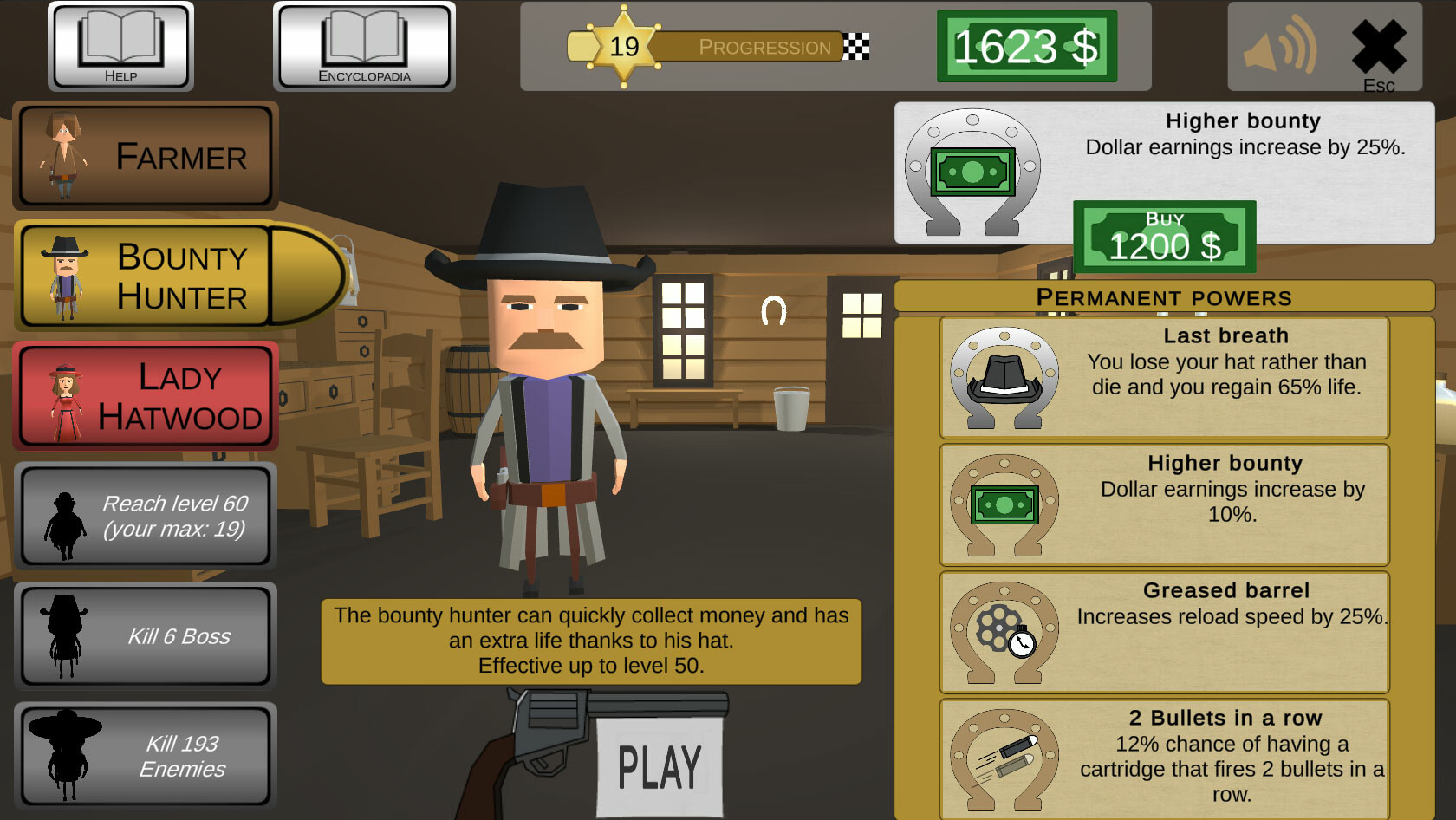
Task: Expand the Kill 6 Boss locked character
Action: pos(145,635)
